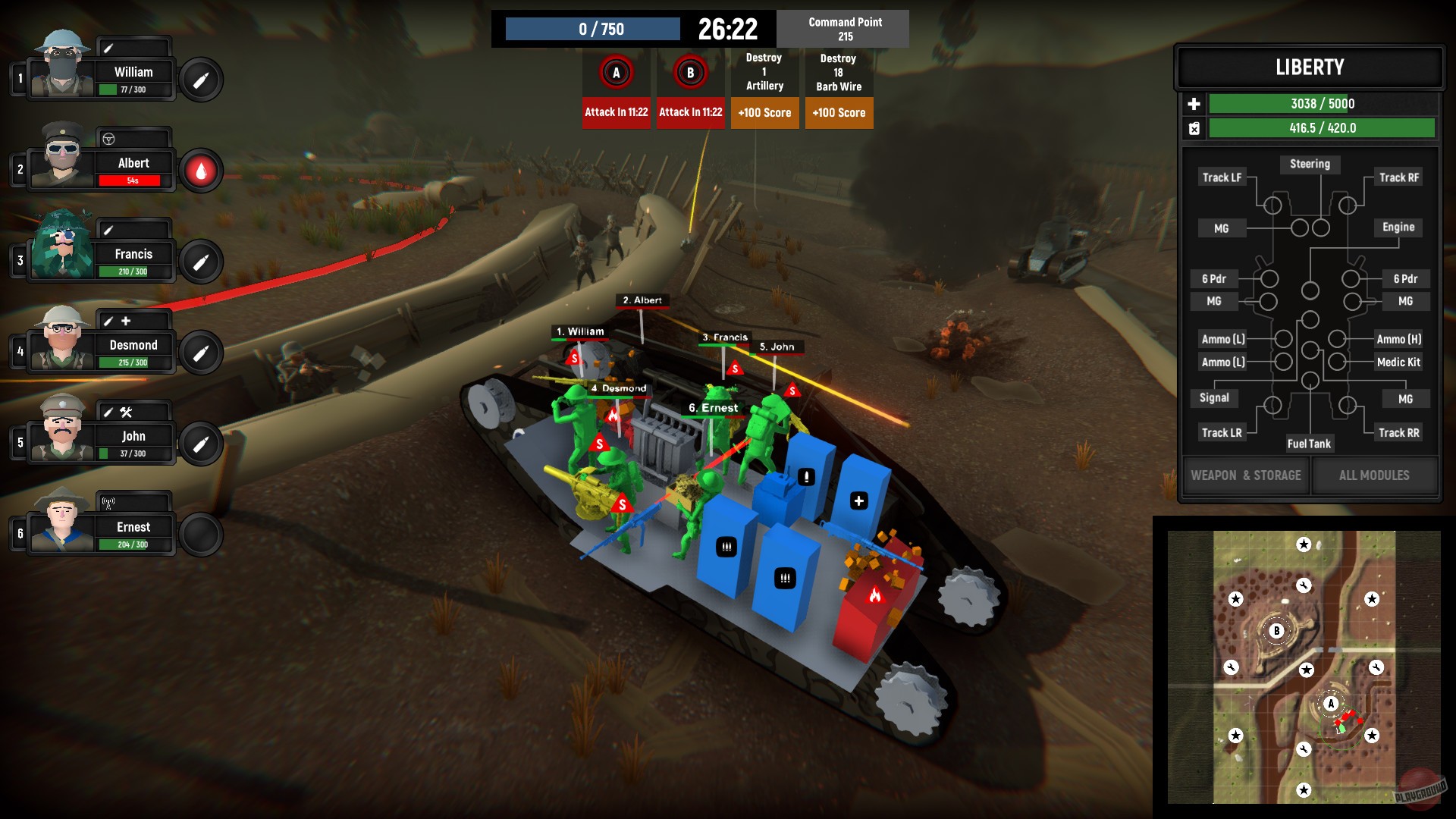Click the health plus icon in the Liberty panel
This screenshot has height=819, width=1456.
[1193, 103]
